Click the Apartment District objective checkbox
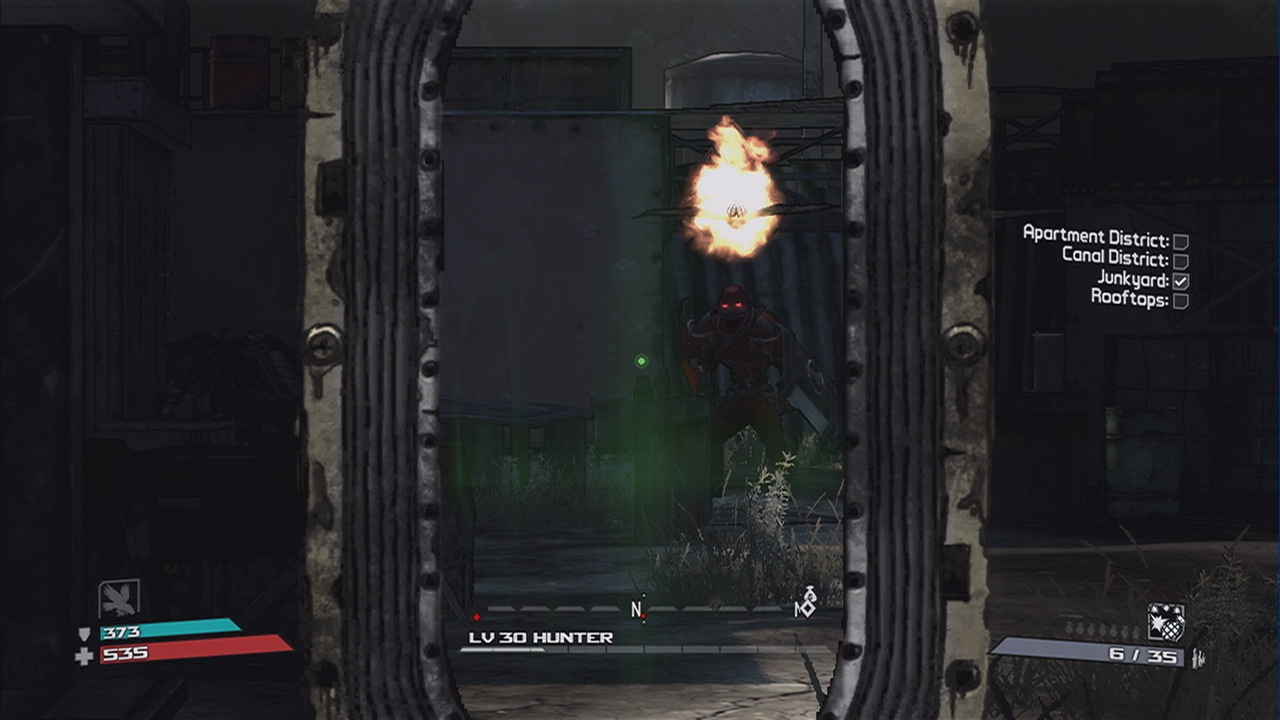The height and width of the screenshot is (720, 1280). pyautogui.click(x=1180, y=241)
